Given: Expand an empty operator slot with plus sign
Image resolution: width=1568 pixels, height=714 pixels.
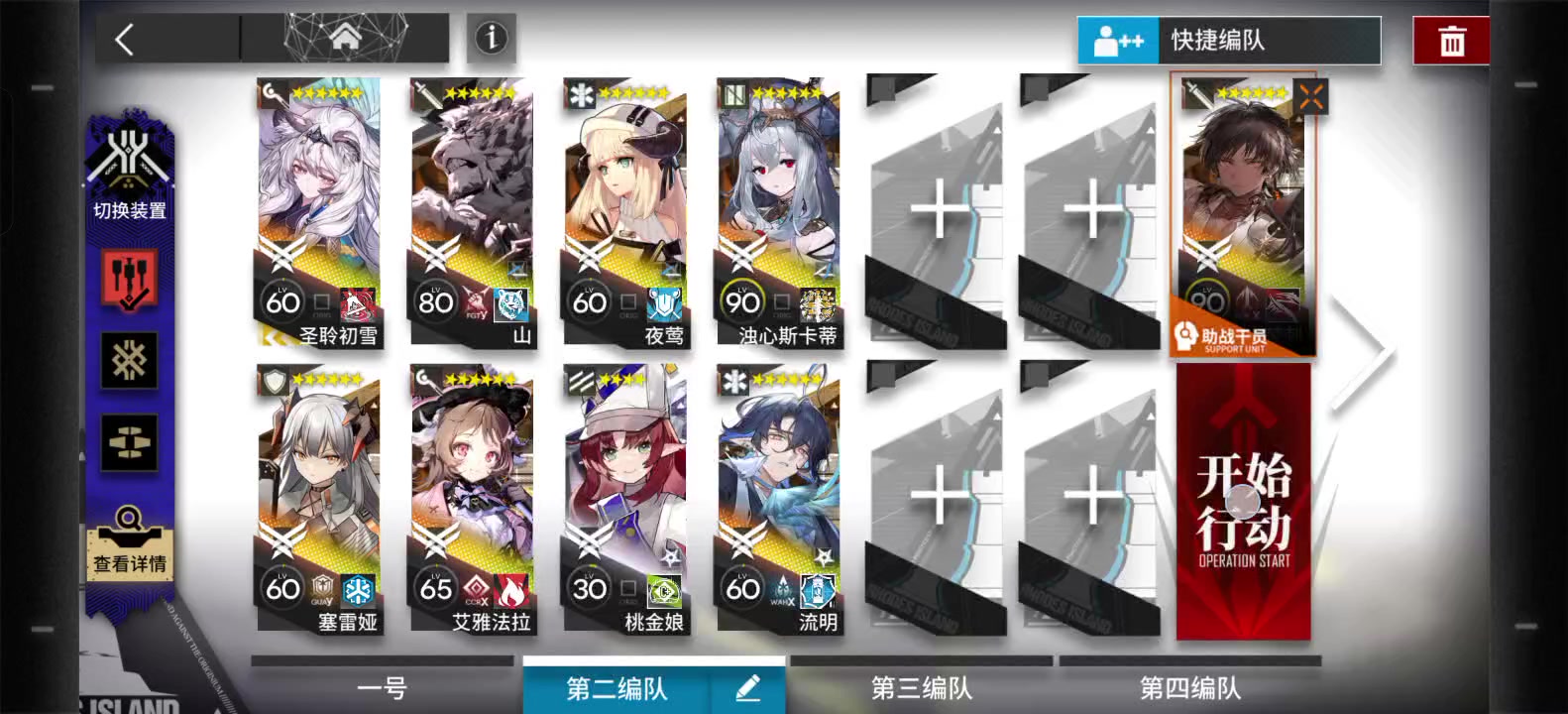Looking at the screenshot, I should [937, 210].
